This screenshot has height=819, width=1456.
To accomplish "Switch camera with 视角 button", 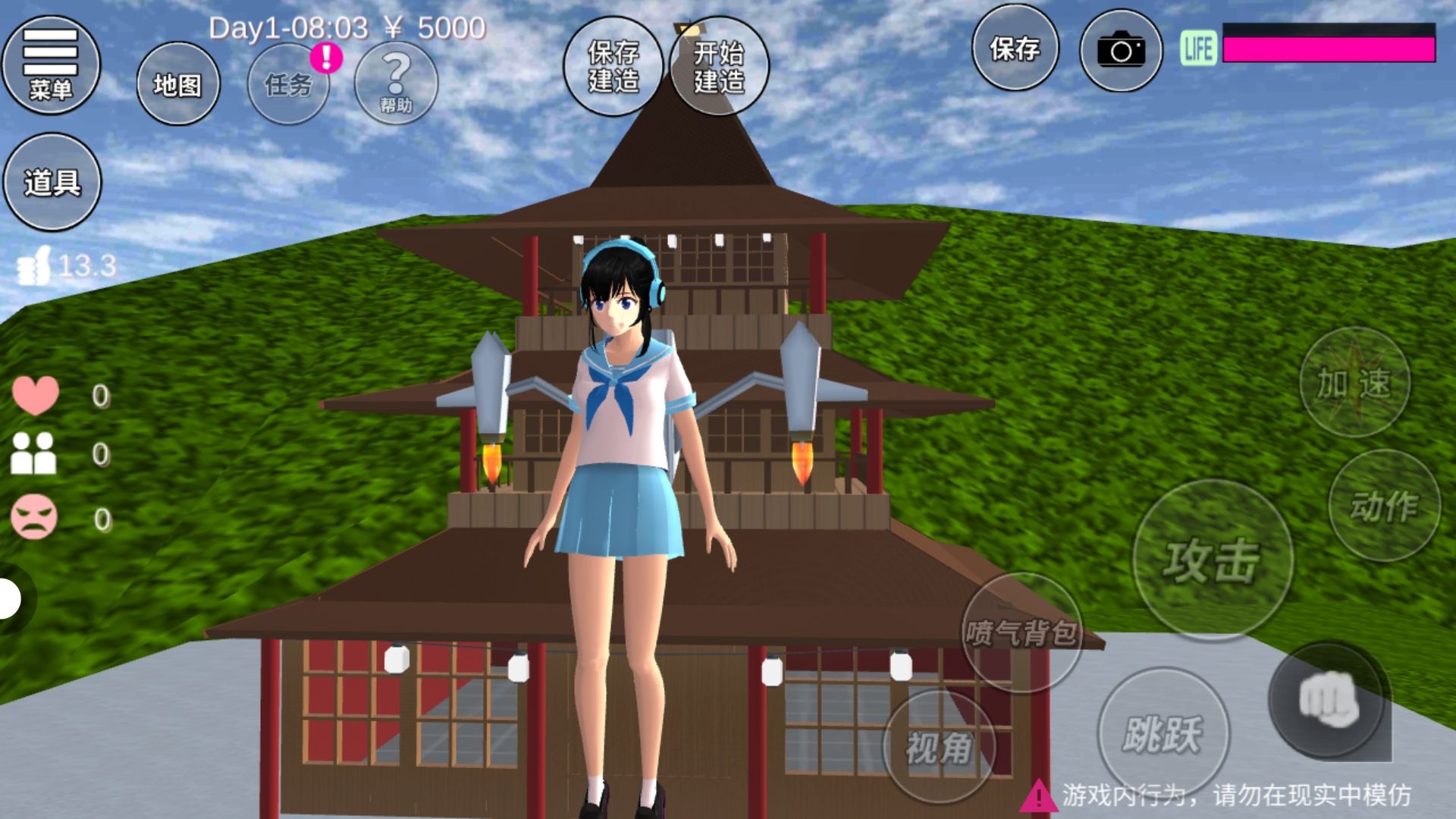I will coord(939,748).
